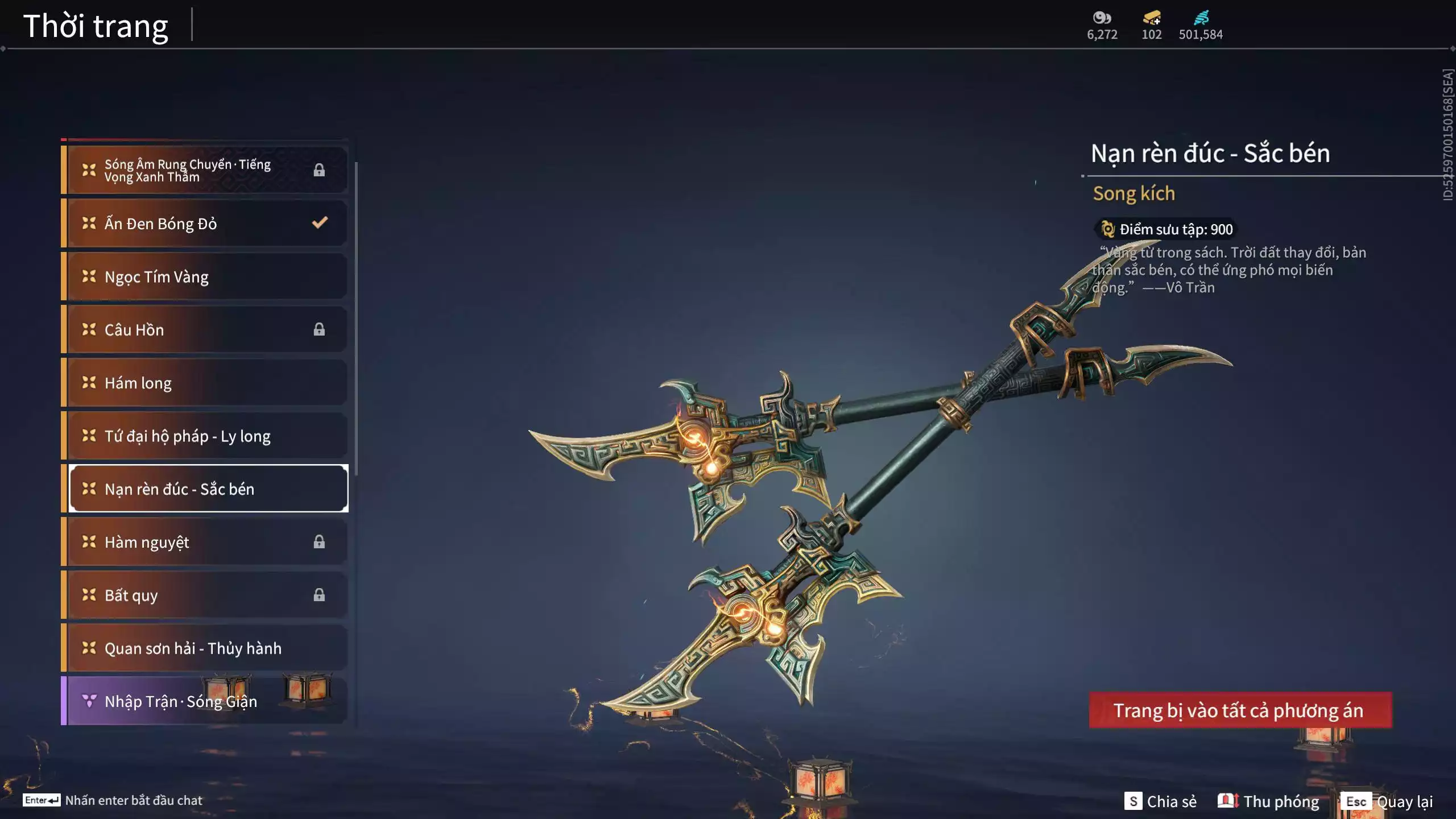Image resolution: width=1456 pixels, height=819 pixels.
Task: Click Trang bị vào tất cả phương án
Action: (x=1240, y=710)
